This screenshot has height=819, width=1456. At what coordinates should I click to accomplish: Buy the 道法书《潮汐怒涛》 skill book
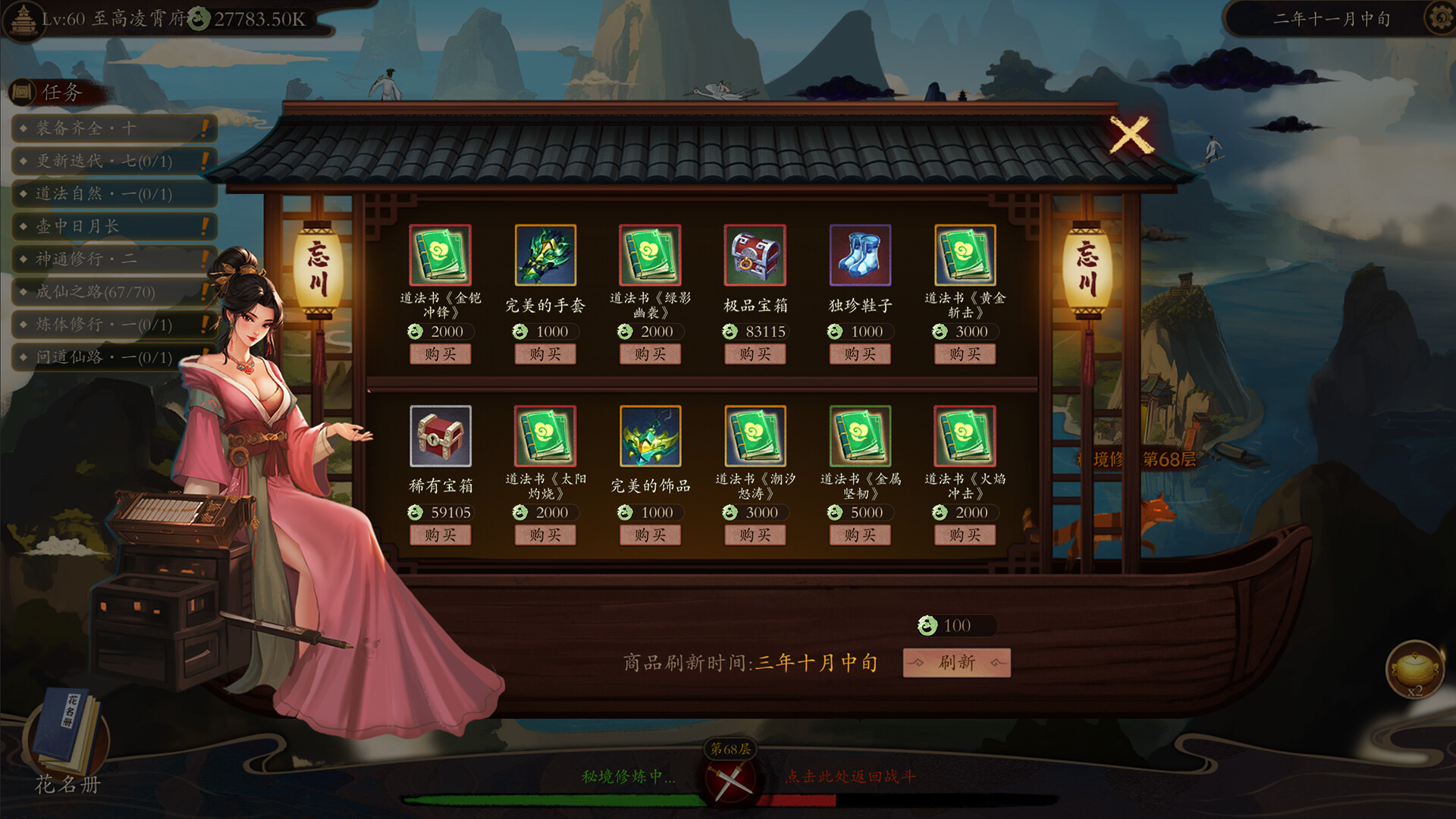click(x=755, y=535)
